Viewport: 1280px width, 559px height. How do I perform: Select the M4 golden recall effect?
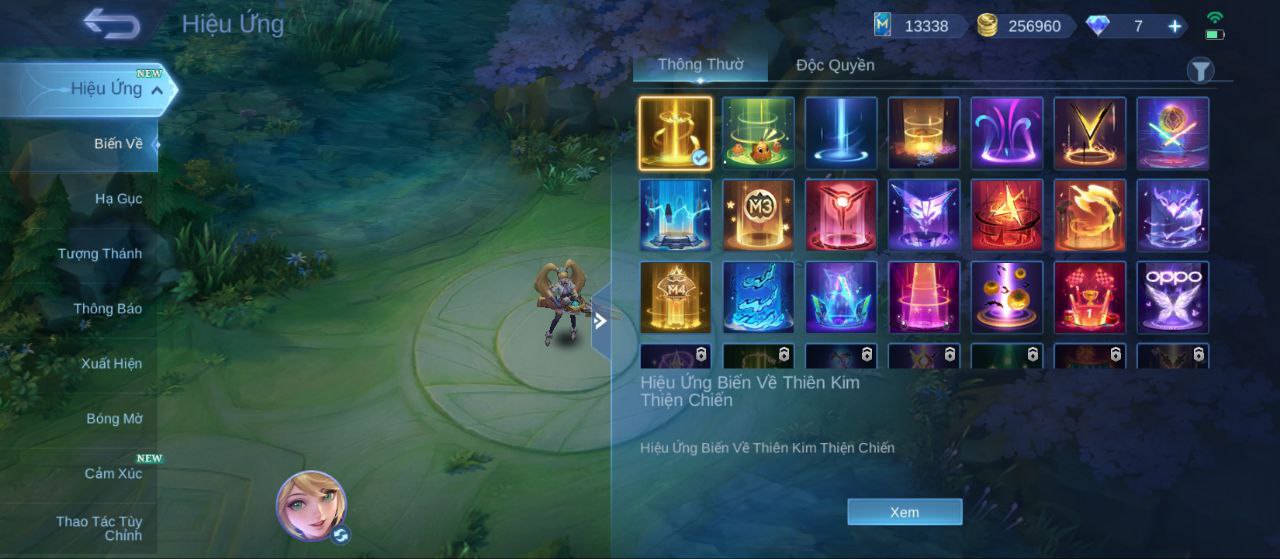point(675,297)
